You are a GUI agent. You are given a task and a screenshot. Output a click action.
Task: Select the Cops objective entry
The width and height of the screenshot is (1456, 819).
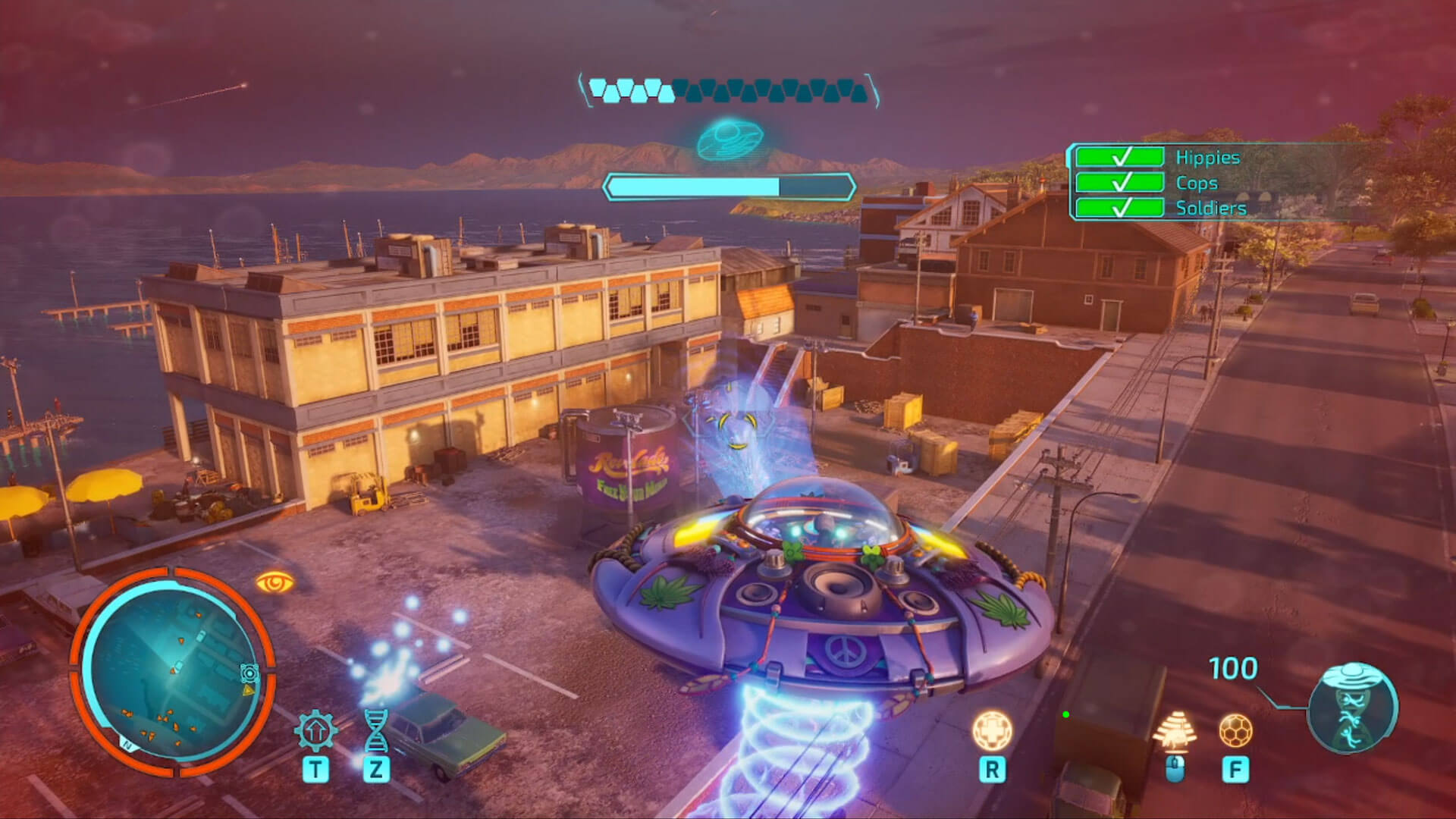coord(1197,183)
